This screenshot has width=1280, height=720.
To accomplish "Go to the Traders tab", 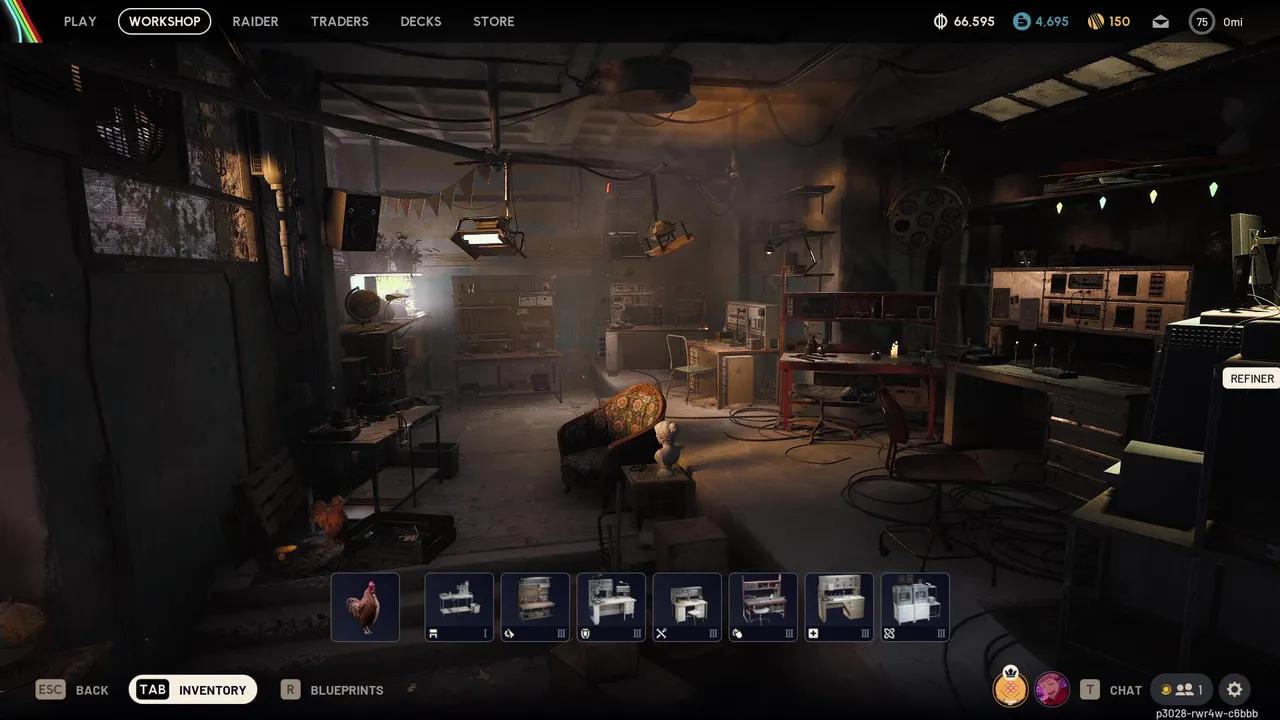I will (339, 21).
